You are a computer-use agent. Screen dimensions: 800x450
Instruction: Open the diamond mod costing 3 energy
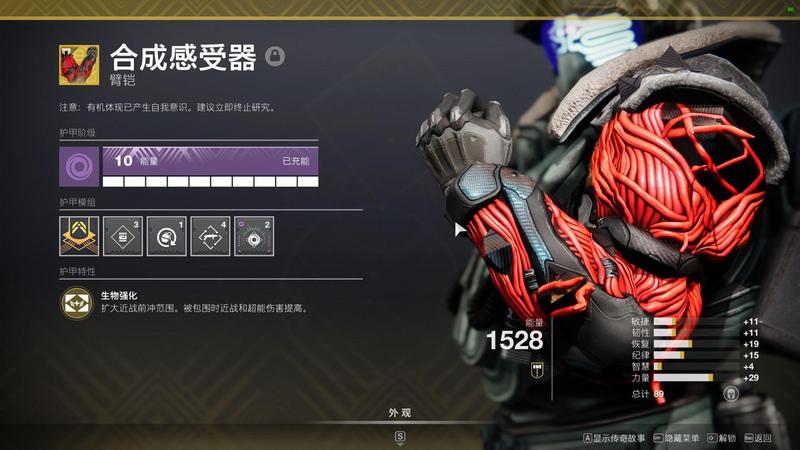[123, 236]
